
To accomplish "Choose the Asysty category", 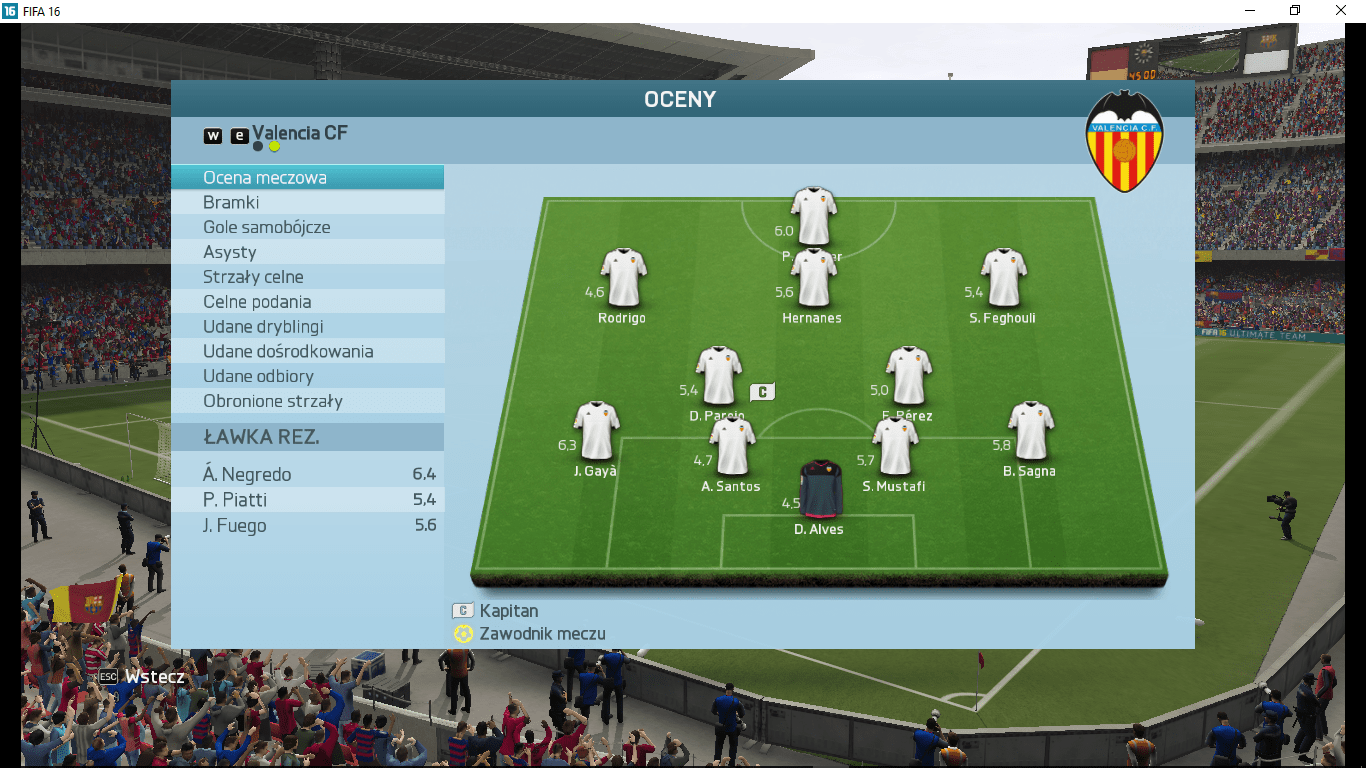I will pyautogui.click(x=307, y=252).
